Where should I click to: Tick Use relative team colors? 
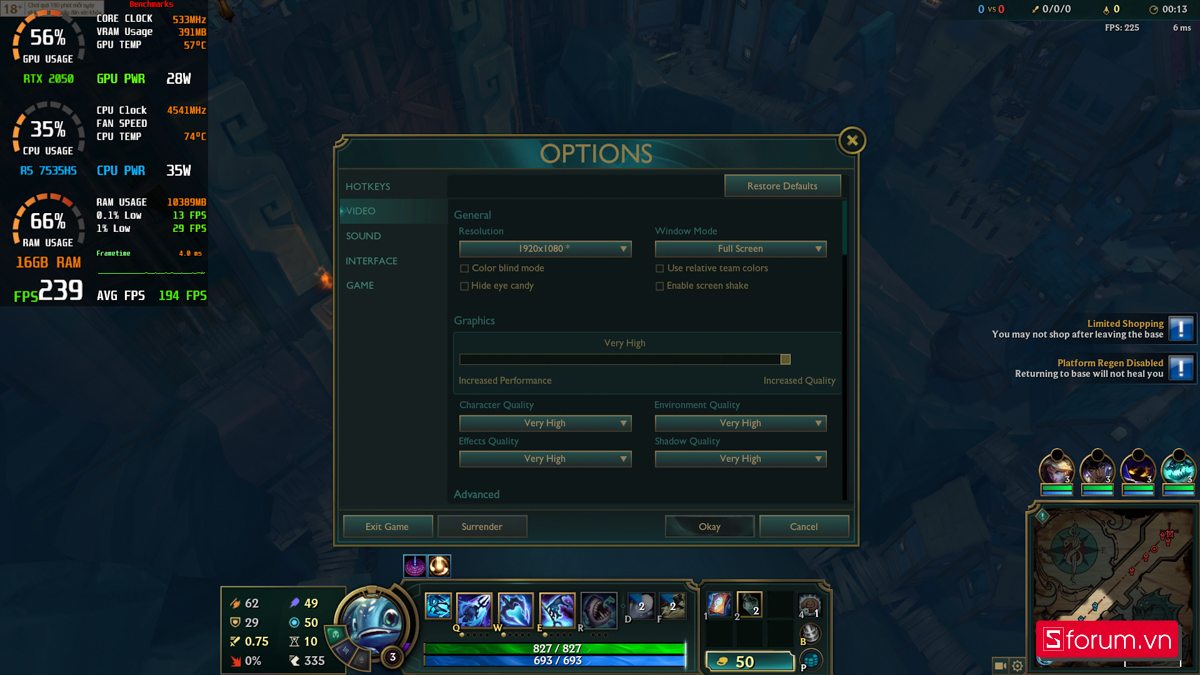click(660, 269)
